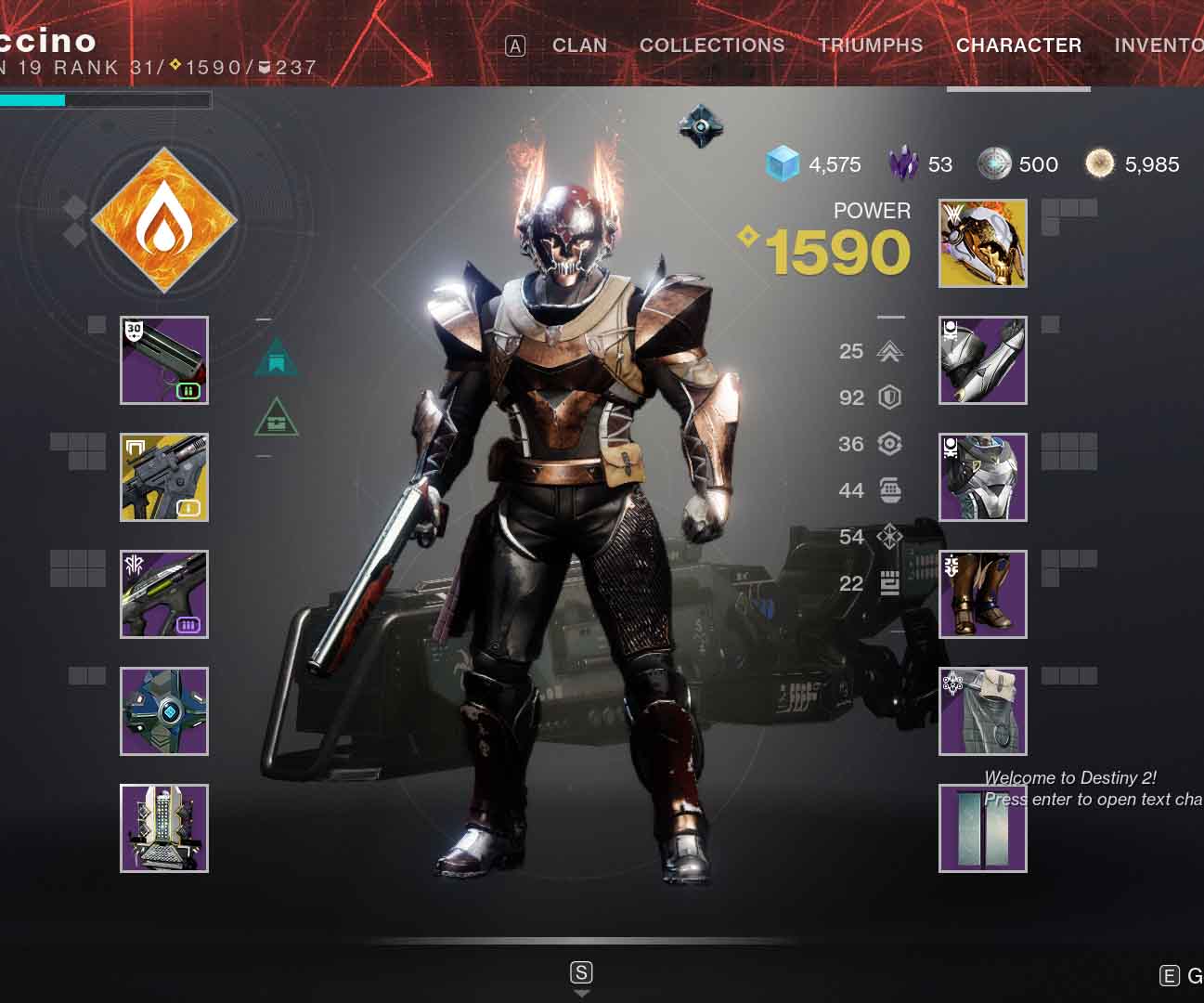Open the gauntlets armor slot

click(x=982, y=361)
